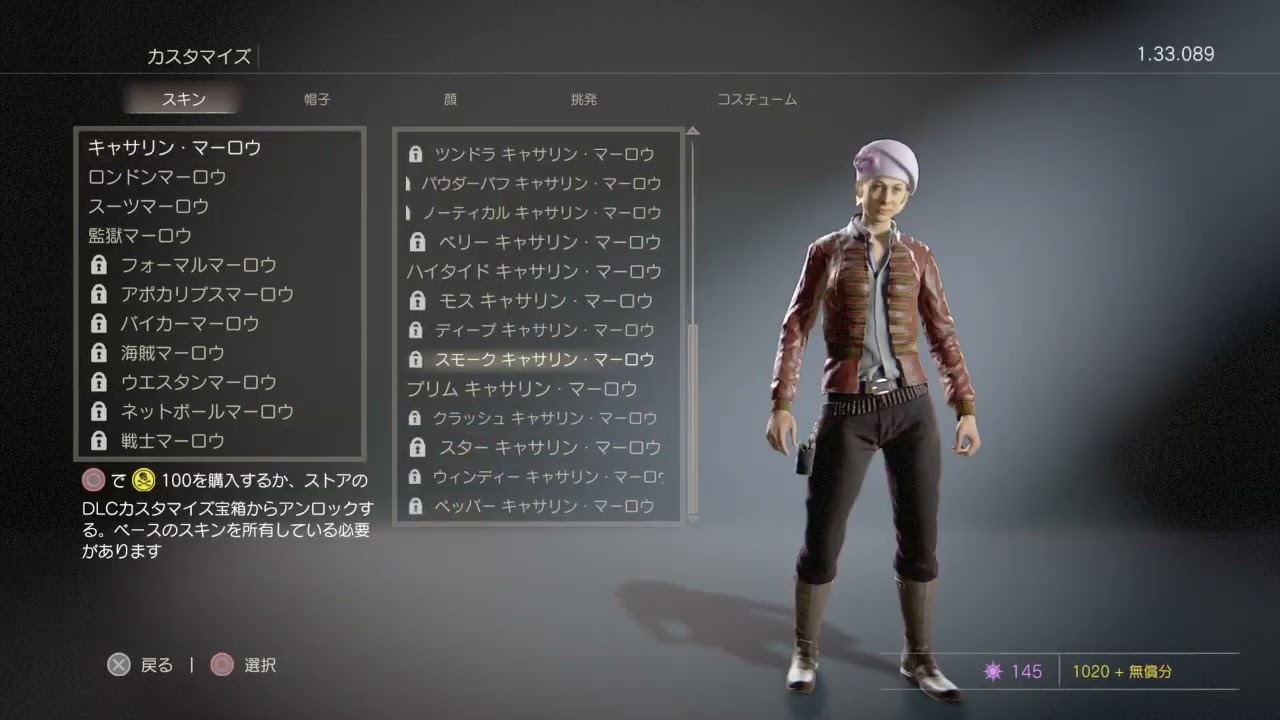
Task: Choose the 監獄マーロウ skin
Action: pos(140,236)
